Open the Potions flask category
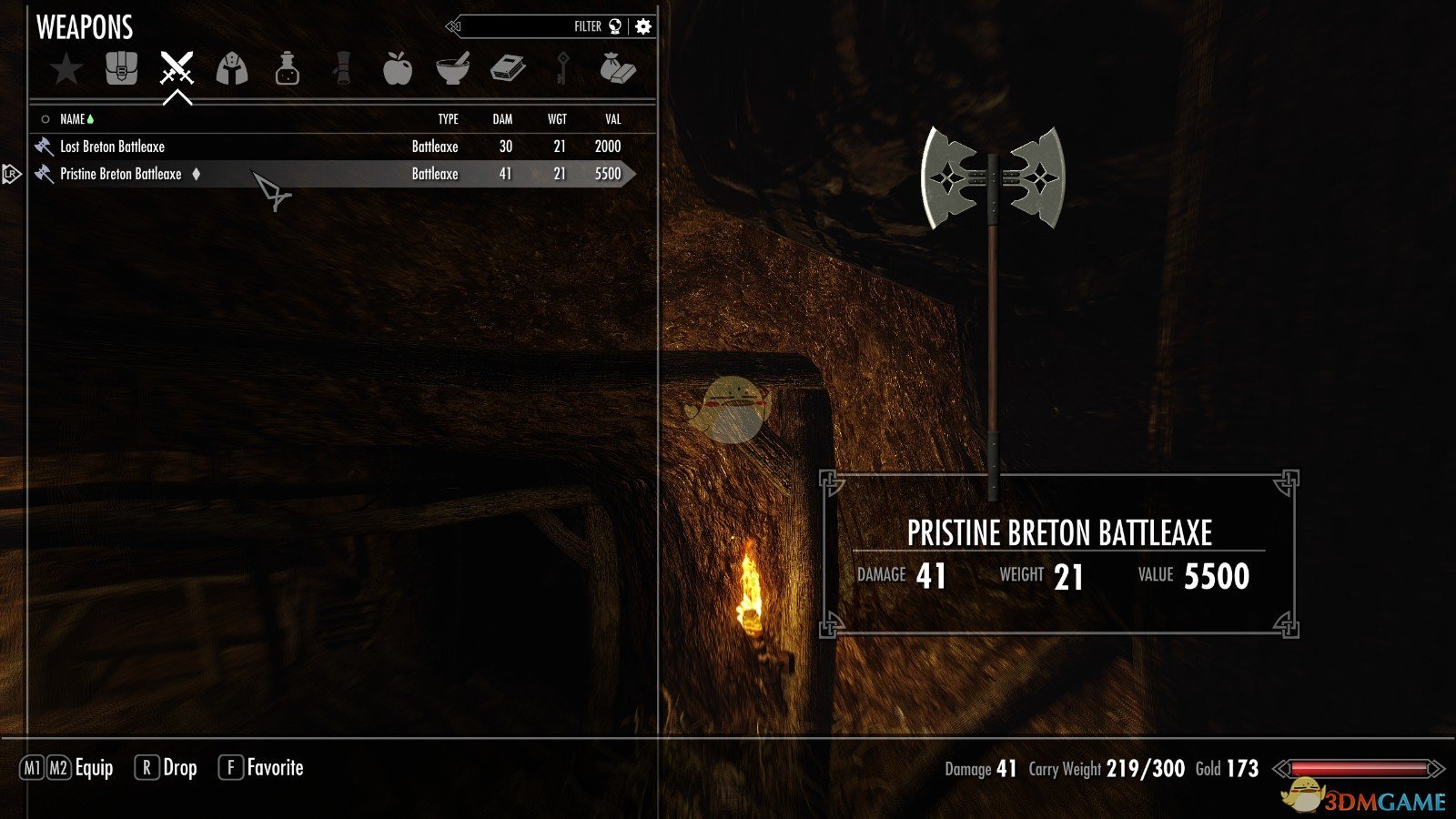Image resolution: width=1456 pixels, height=819 pixels. click(x=288, y=69)
